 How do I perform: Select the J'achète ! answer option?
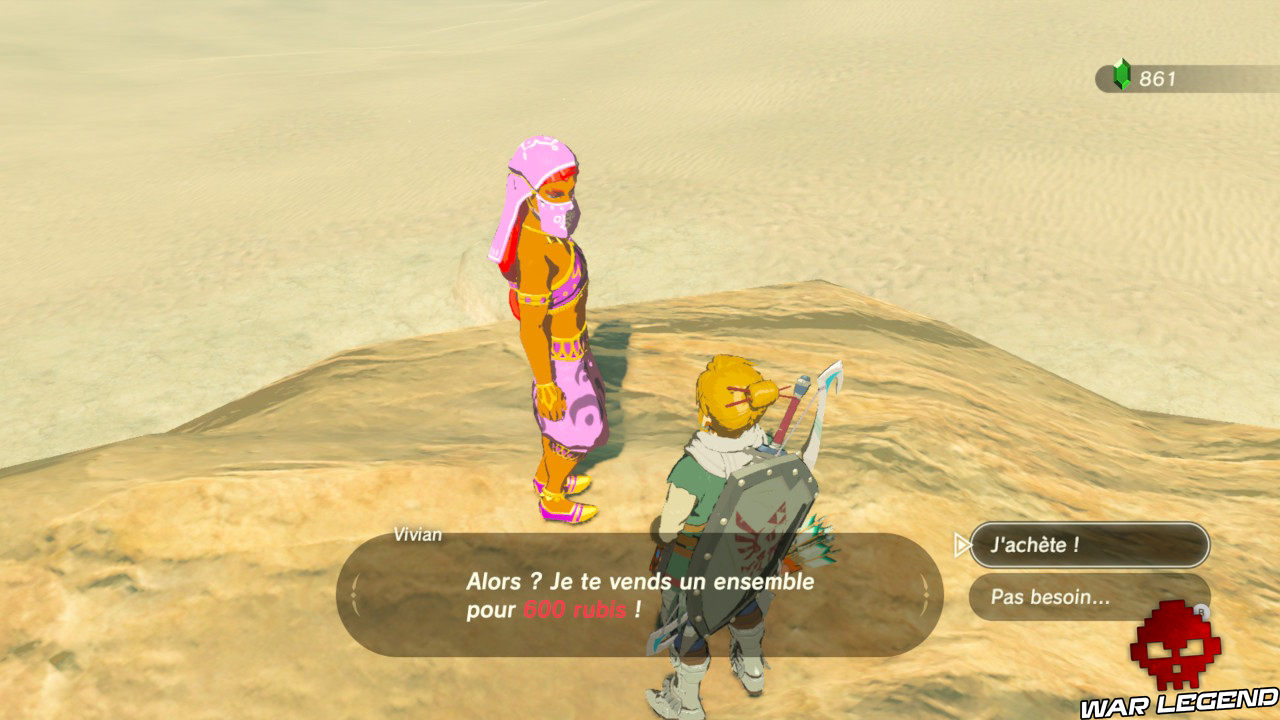pyautogui.click(x=1090, y=544)
